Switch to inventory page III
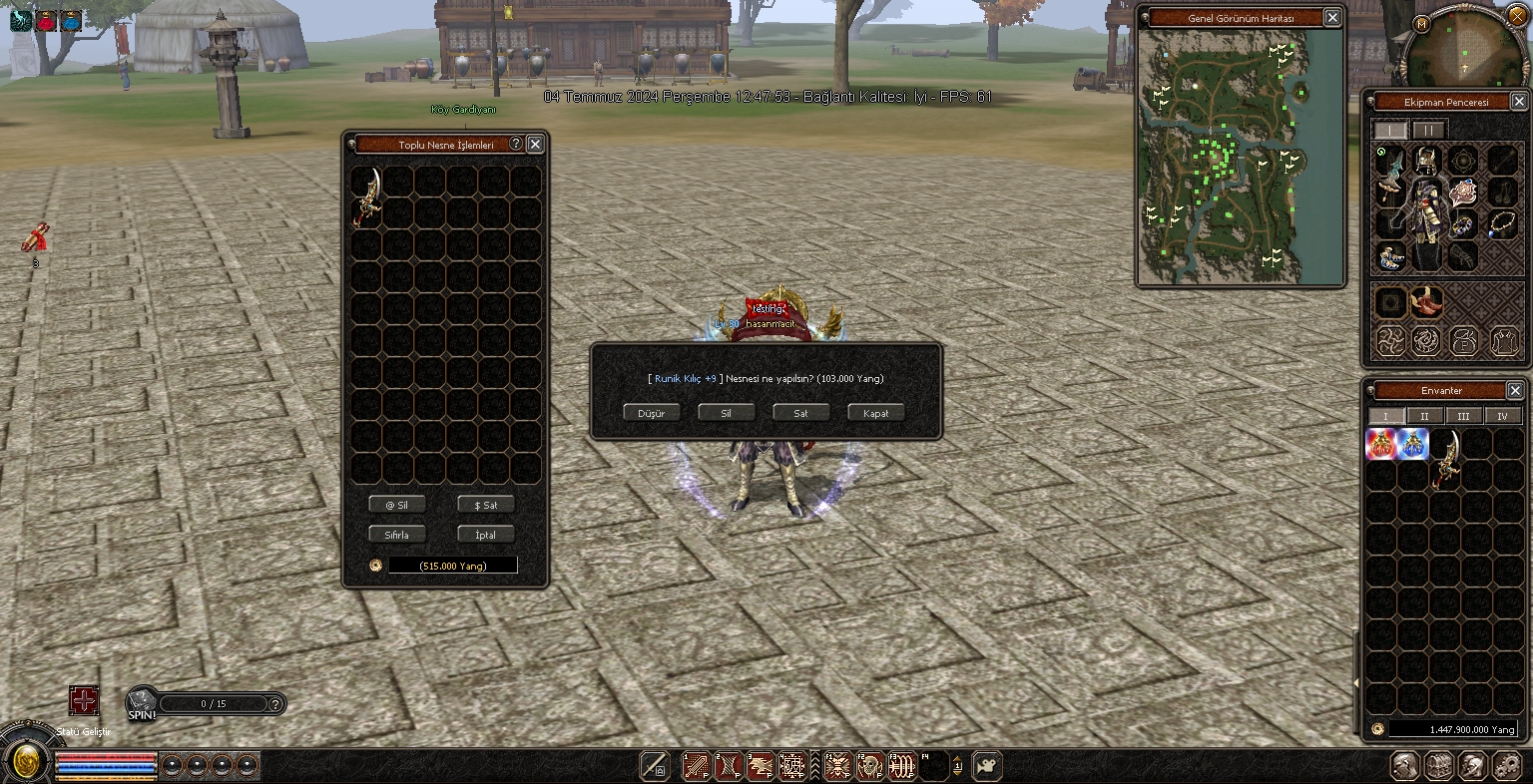Viewport: 1533px width, 784px height. tap(1463, 416)
